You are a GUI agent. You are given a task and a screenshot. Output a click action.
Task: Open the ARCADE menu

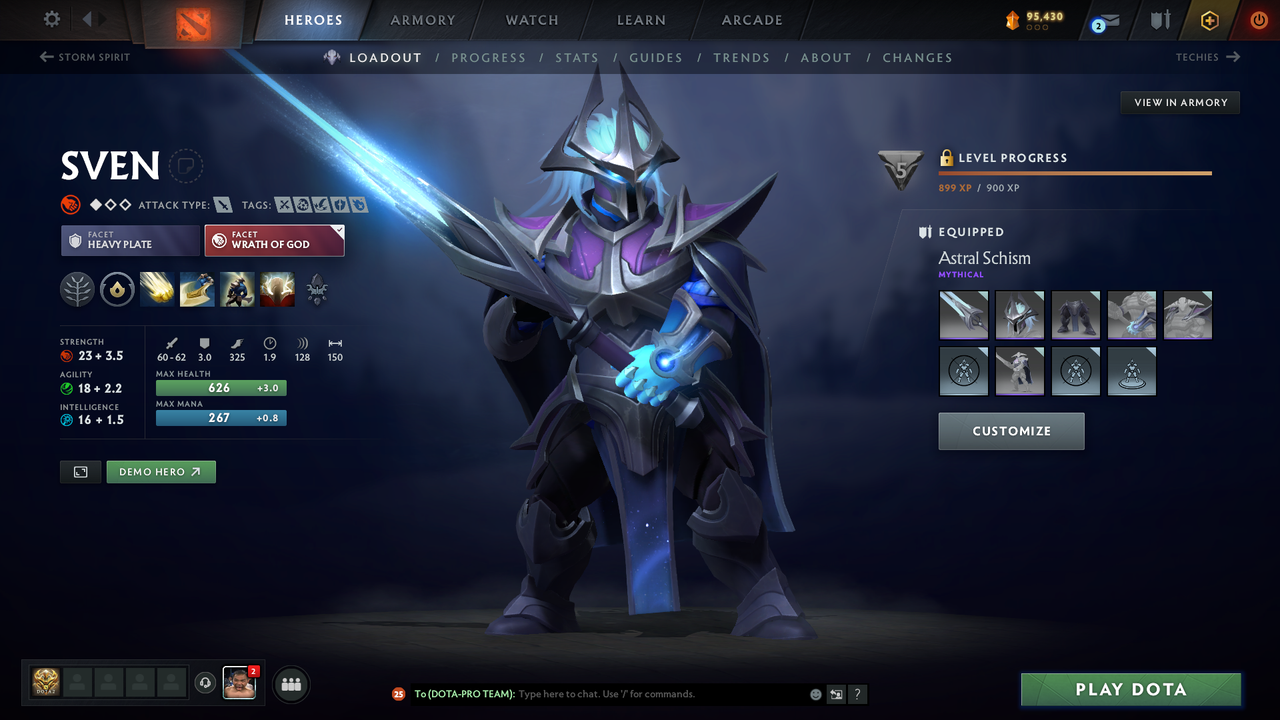coord(751,19)
